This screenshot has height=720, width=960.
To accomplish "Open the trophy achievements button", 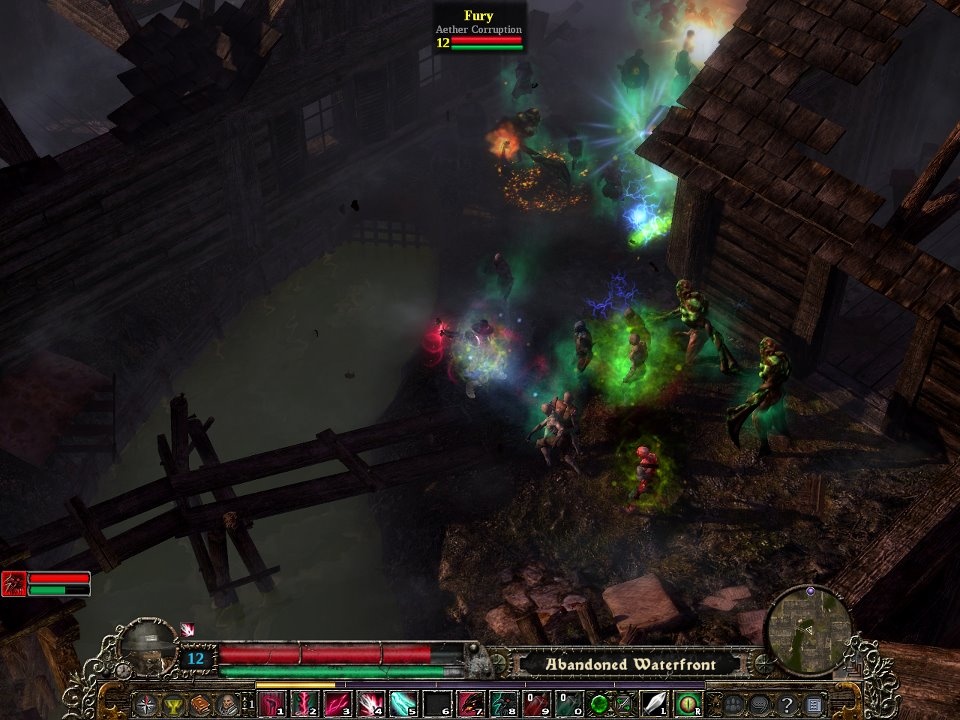I will point(175,704).
